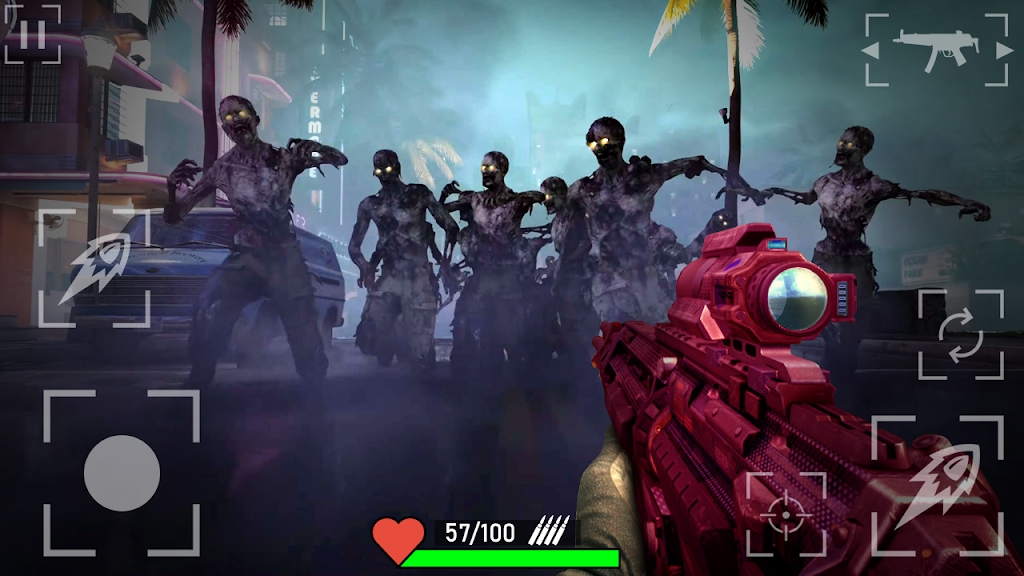Tap the circular arrows reload button
Screen dimensions: 1024x576
[x=961, y=335]
